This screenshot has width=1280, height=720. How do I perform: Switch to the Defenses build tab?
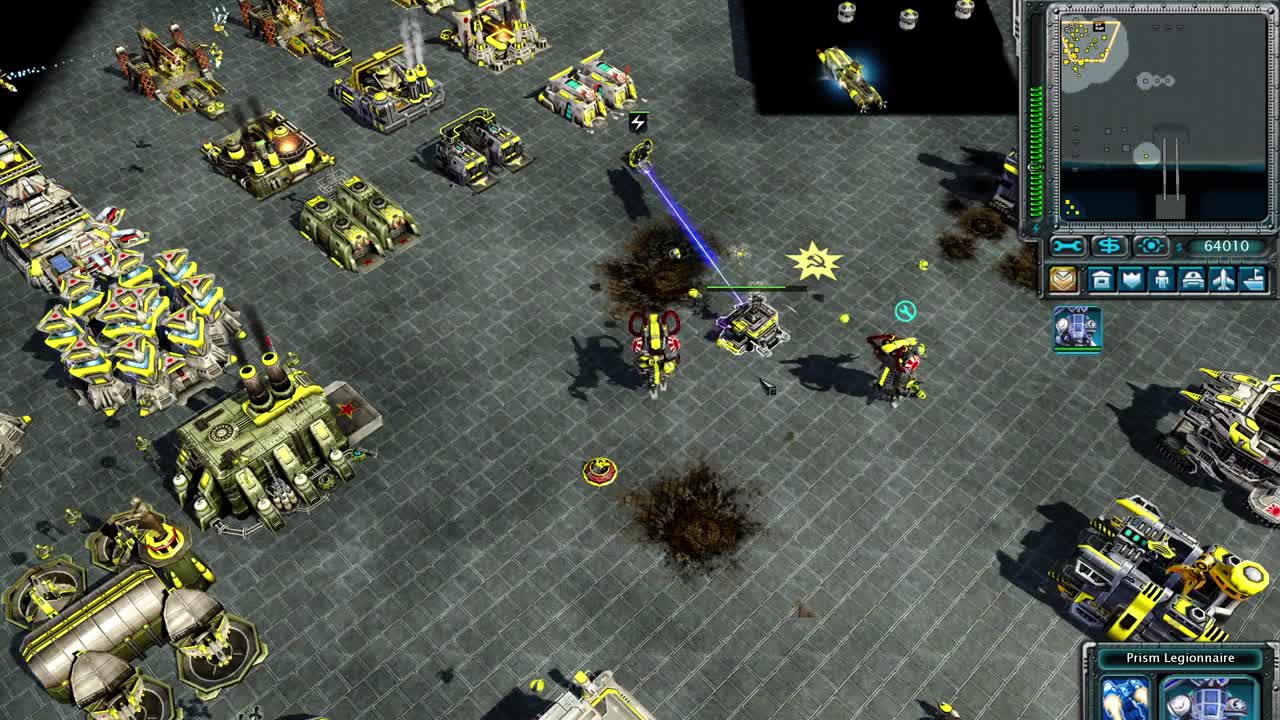[1130, 279]
